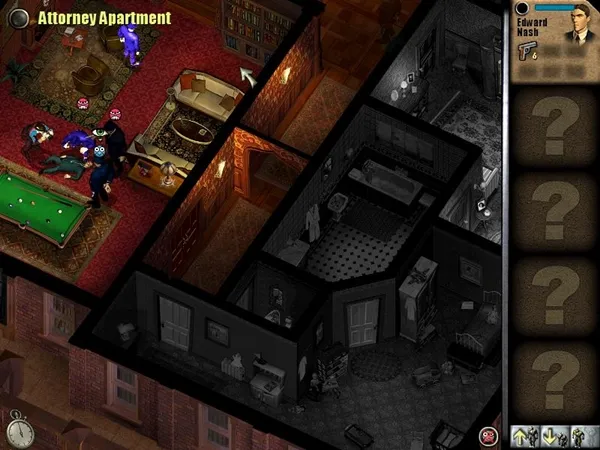Click the red skull face icon
The height and width of the screenshot is (450, 600).
[x=489, y=436]
